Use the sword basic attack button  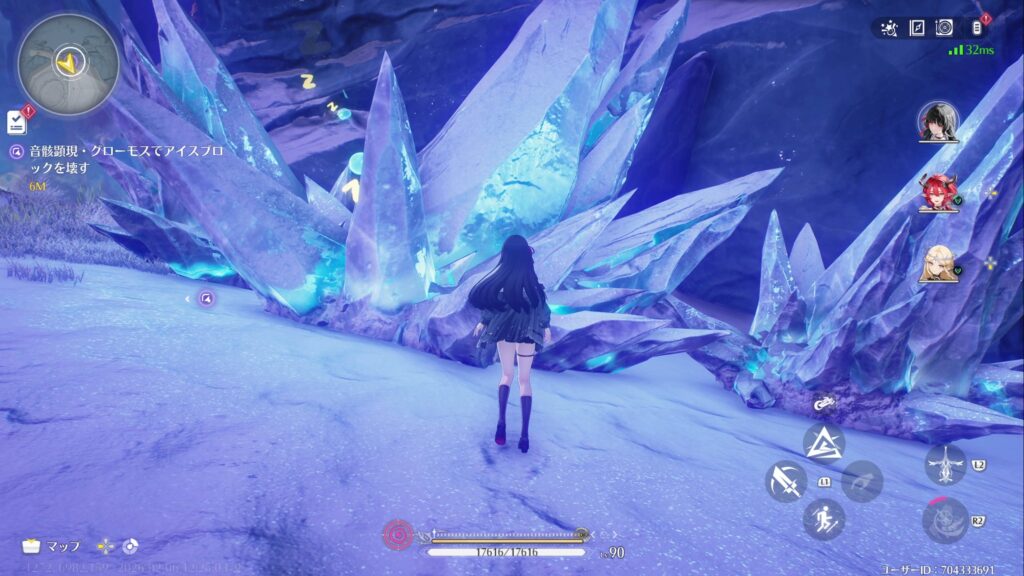(x=786, y=482)
